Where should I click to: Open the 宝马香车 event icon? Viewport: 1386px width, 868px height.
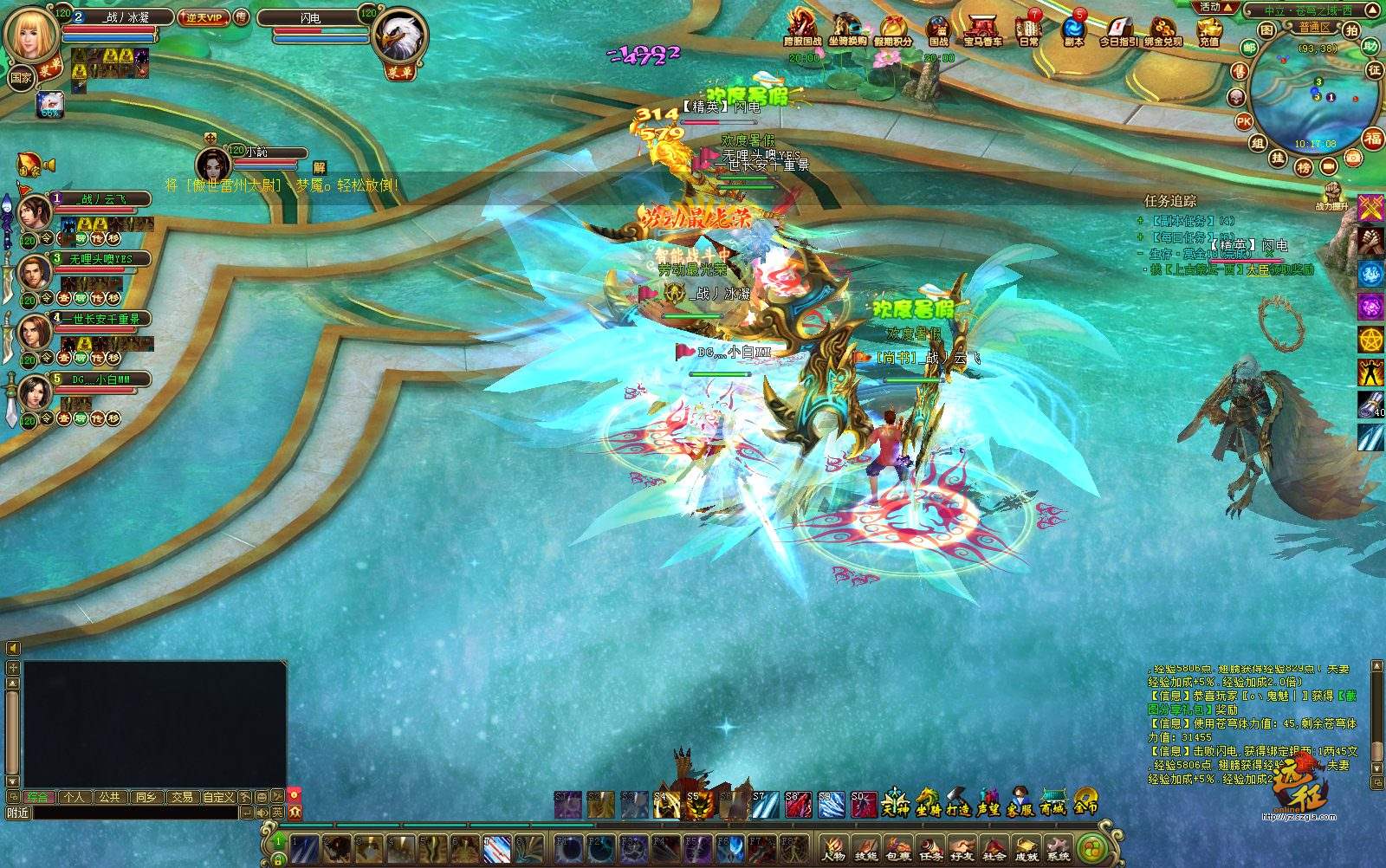click(x=982, y=29)
